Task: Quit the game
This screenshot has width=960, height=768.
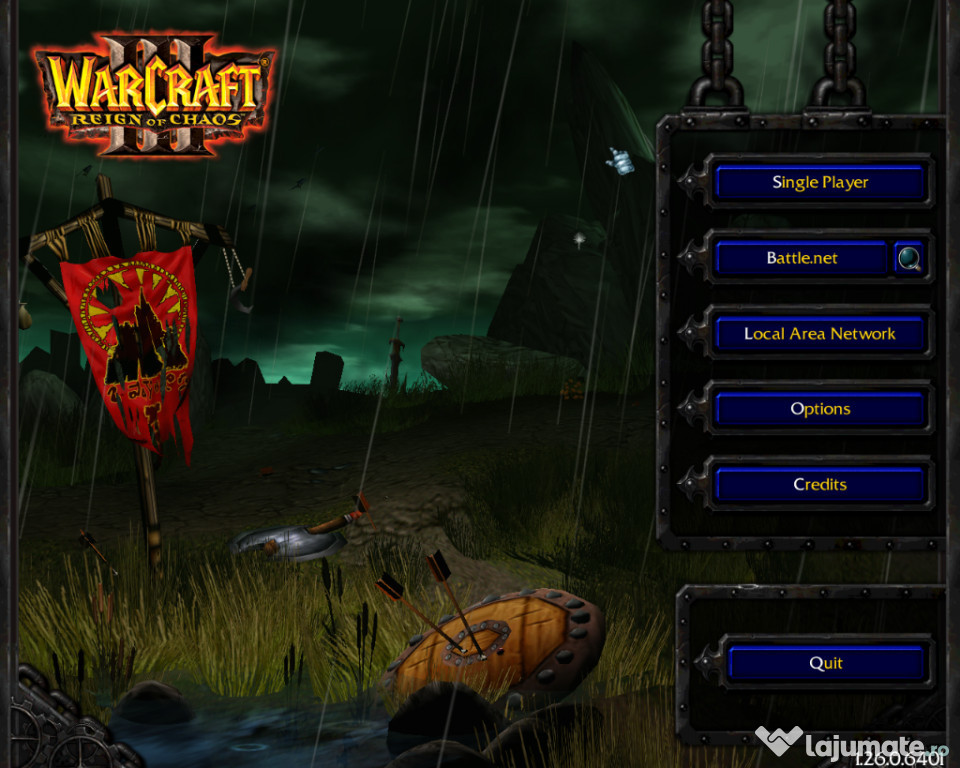Action: coord(826,663)
